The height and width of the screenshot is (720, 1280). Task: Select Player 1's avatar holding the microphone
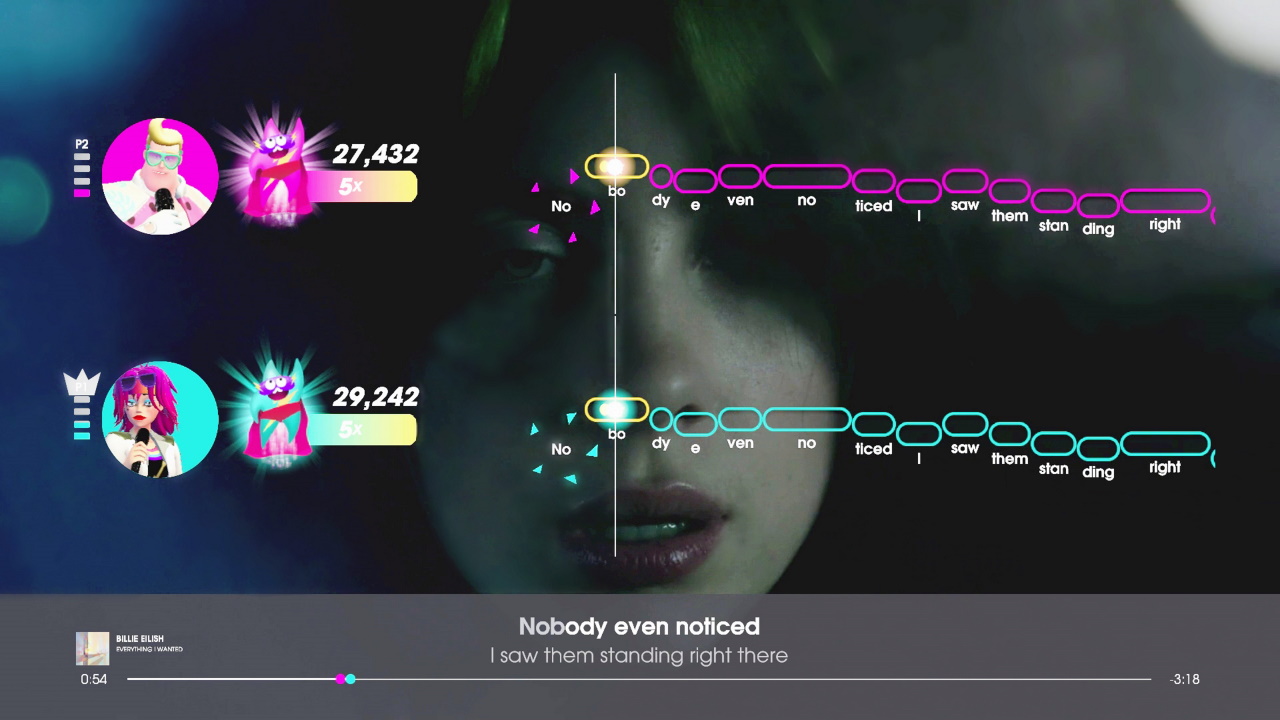(160, 418)
